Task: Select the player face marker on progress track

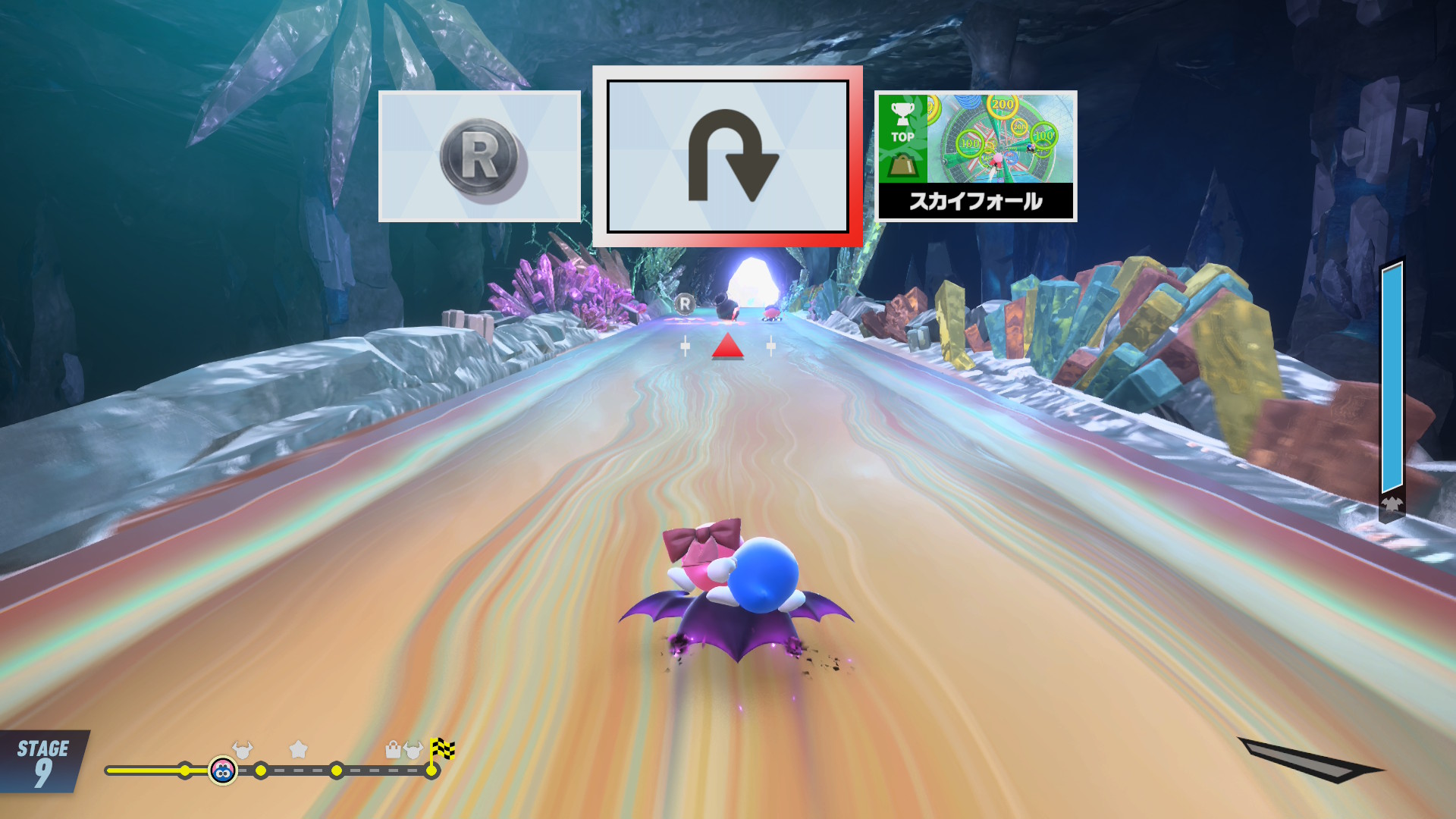Action: (222, 770)
